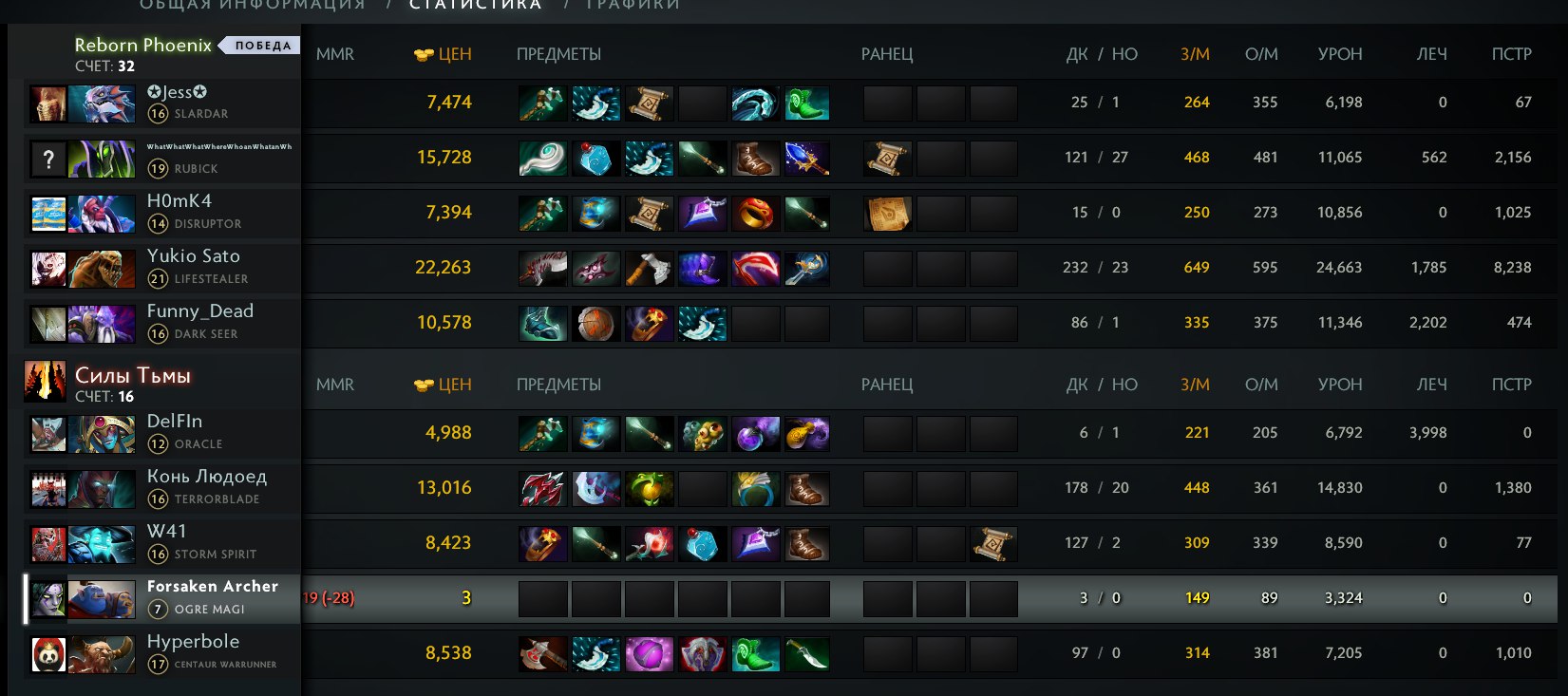Screen dimensions: 1568x696
Task: Select player Конь Людоед
Action: [207, 477]
